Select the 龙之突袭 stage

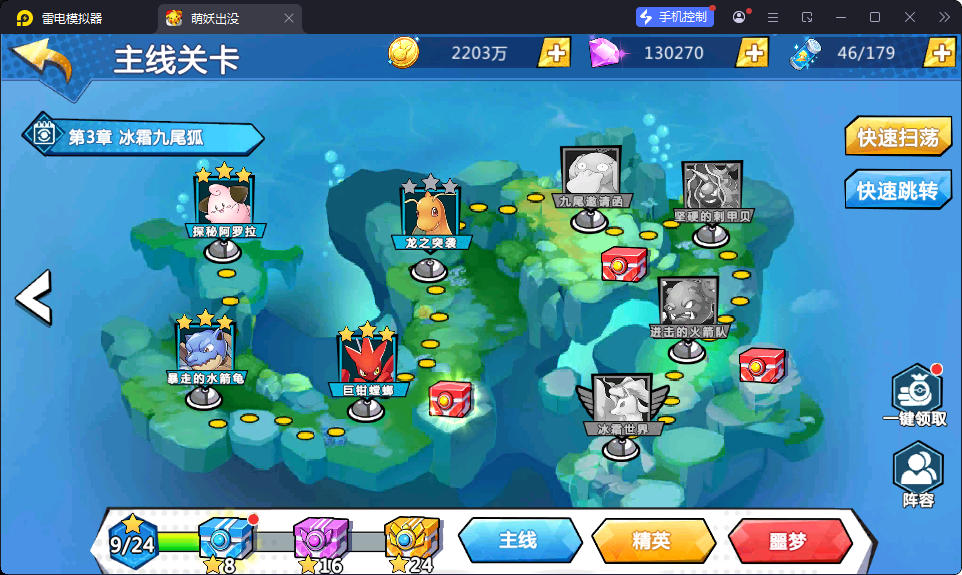(431, 215)
